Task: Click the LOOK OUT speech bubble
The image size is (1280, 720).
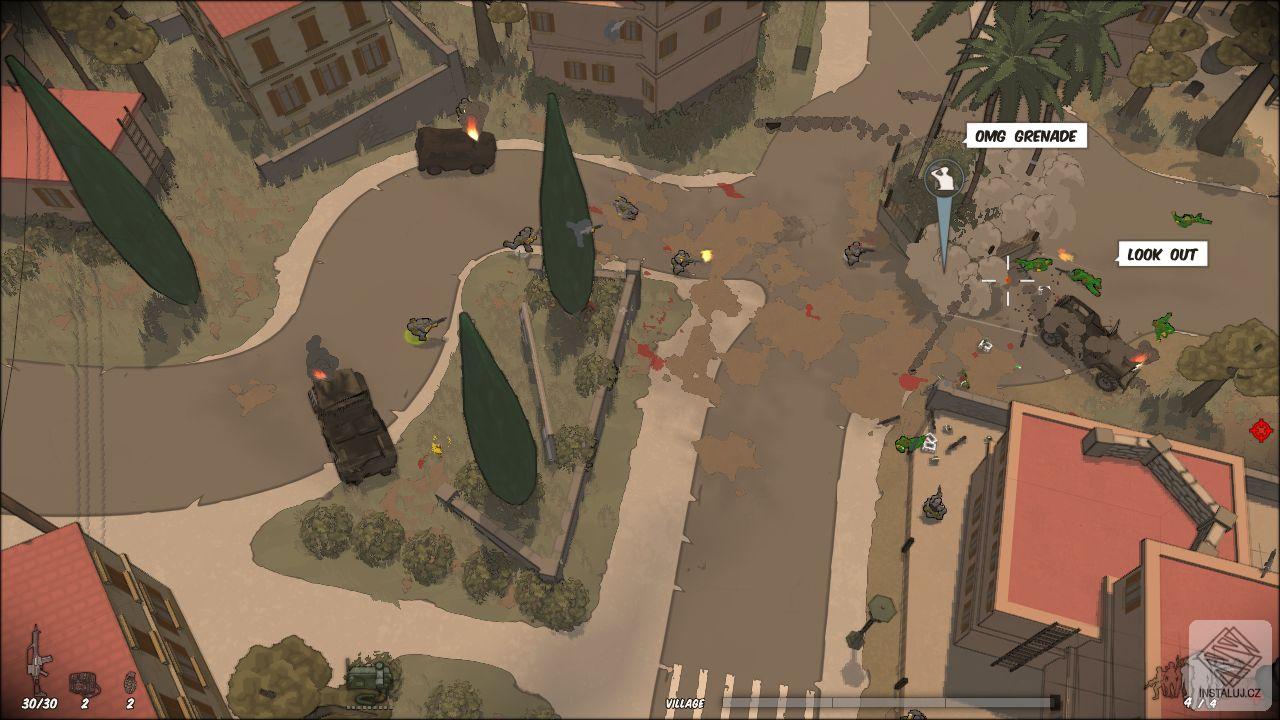Action: coord(1162,254)
